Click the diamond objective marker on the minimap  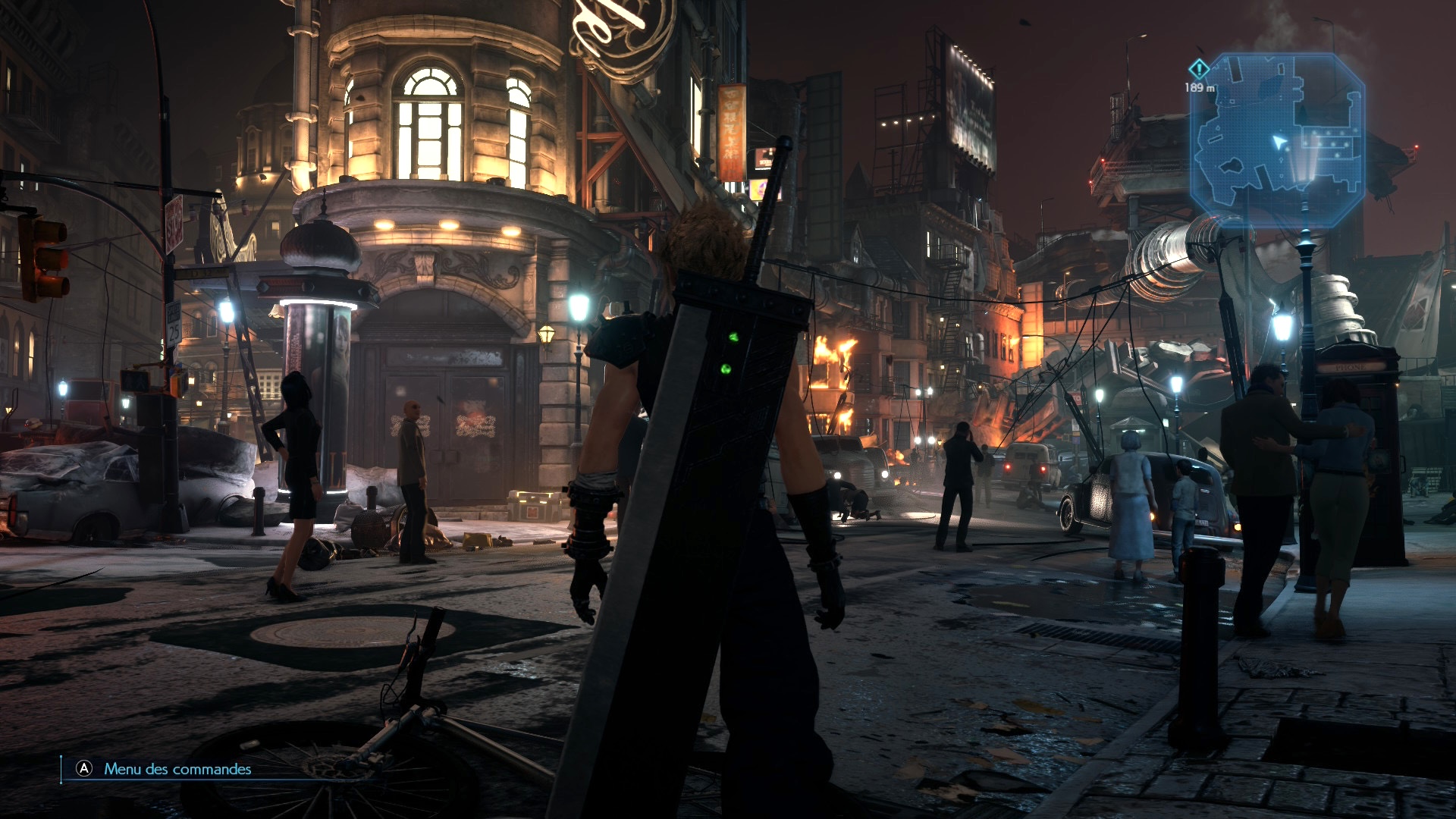[x=1198, y=70]
